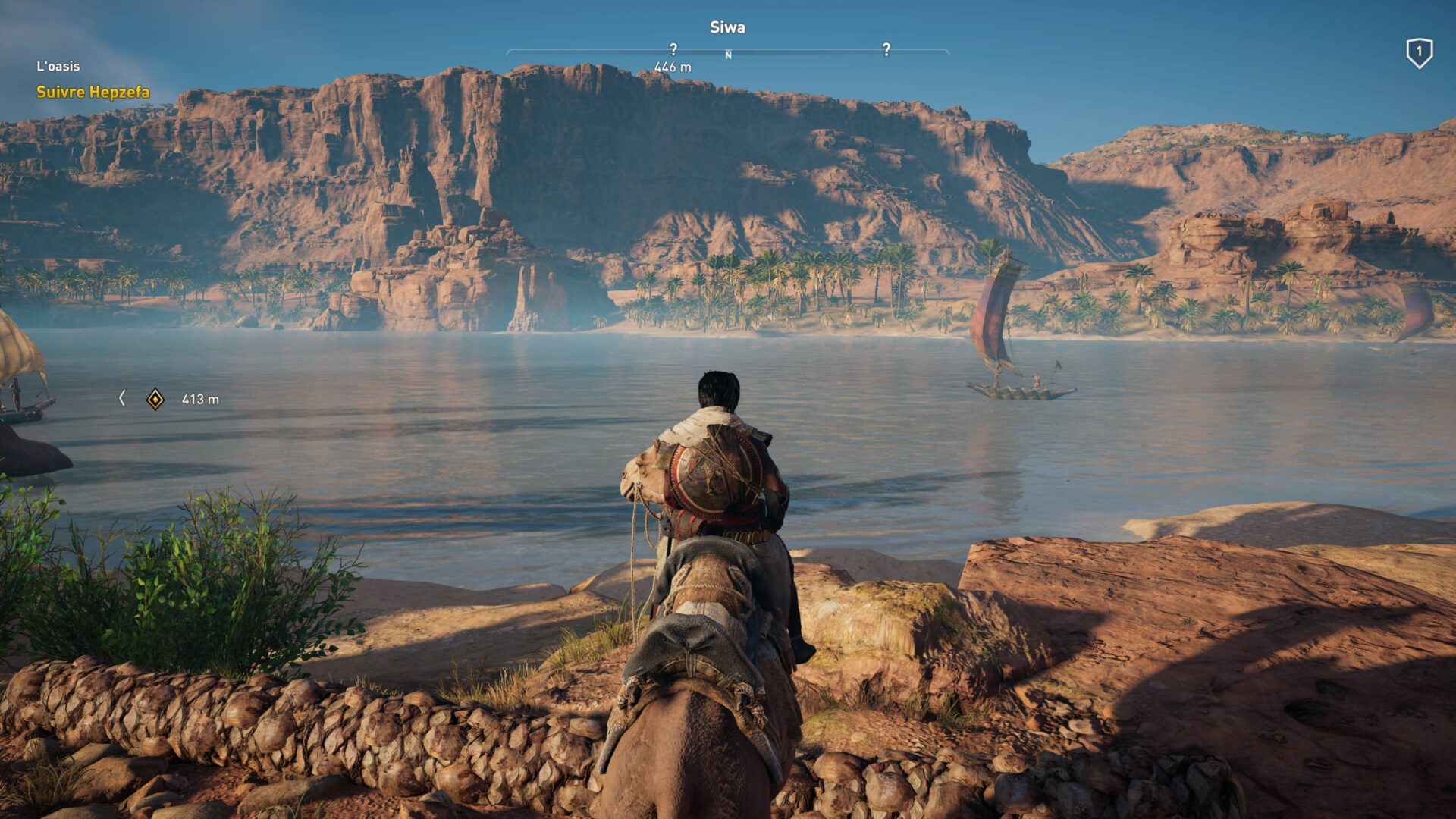The image size is (1456, 819).
Task: Click the right question mark on the compass
Action: pyautogui.click(x=886, y=48)
